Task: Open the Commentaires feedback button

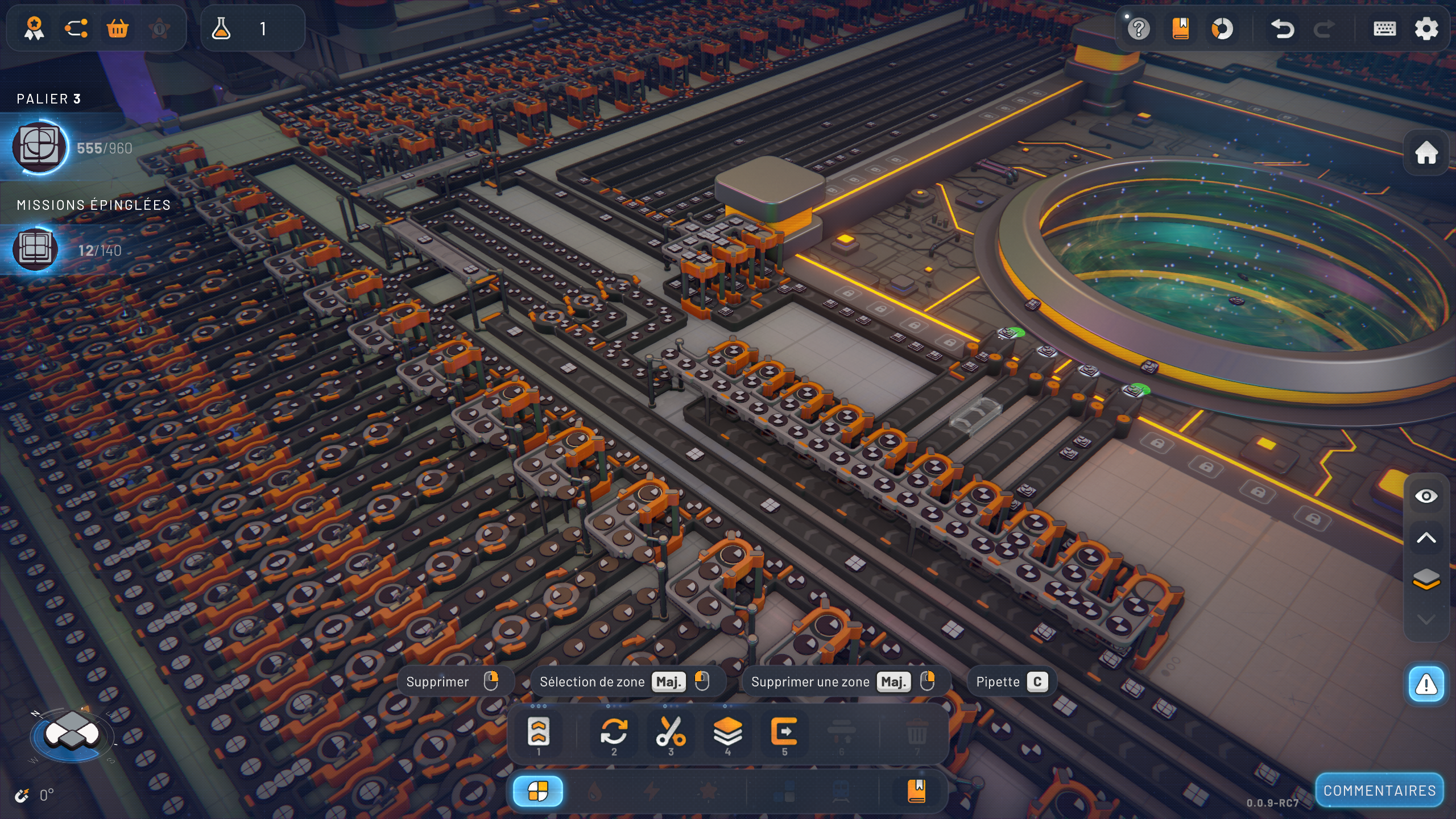Action: click(x=1379, y=791)
